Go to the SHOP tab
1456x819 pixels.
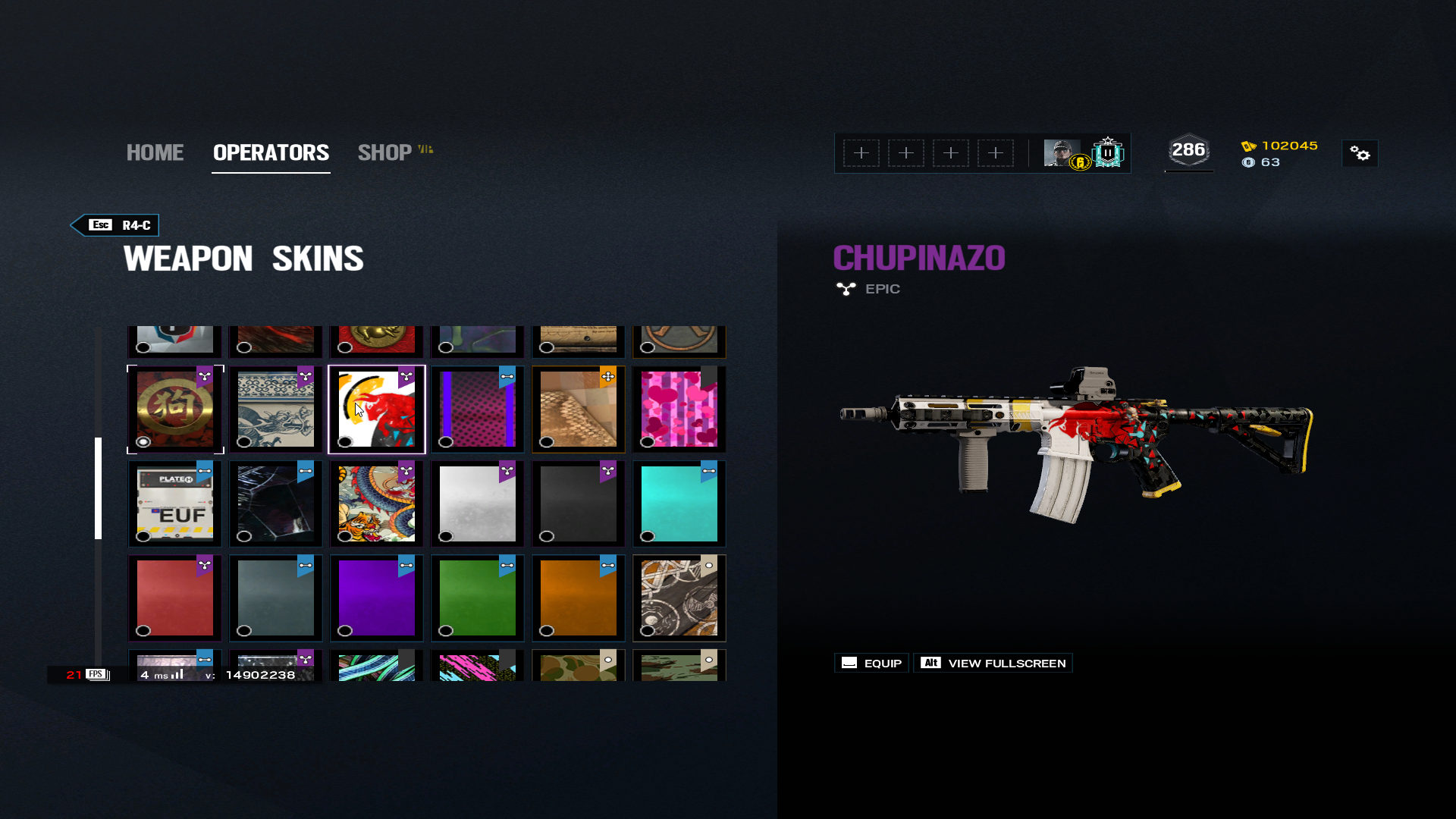385,152
